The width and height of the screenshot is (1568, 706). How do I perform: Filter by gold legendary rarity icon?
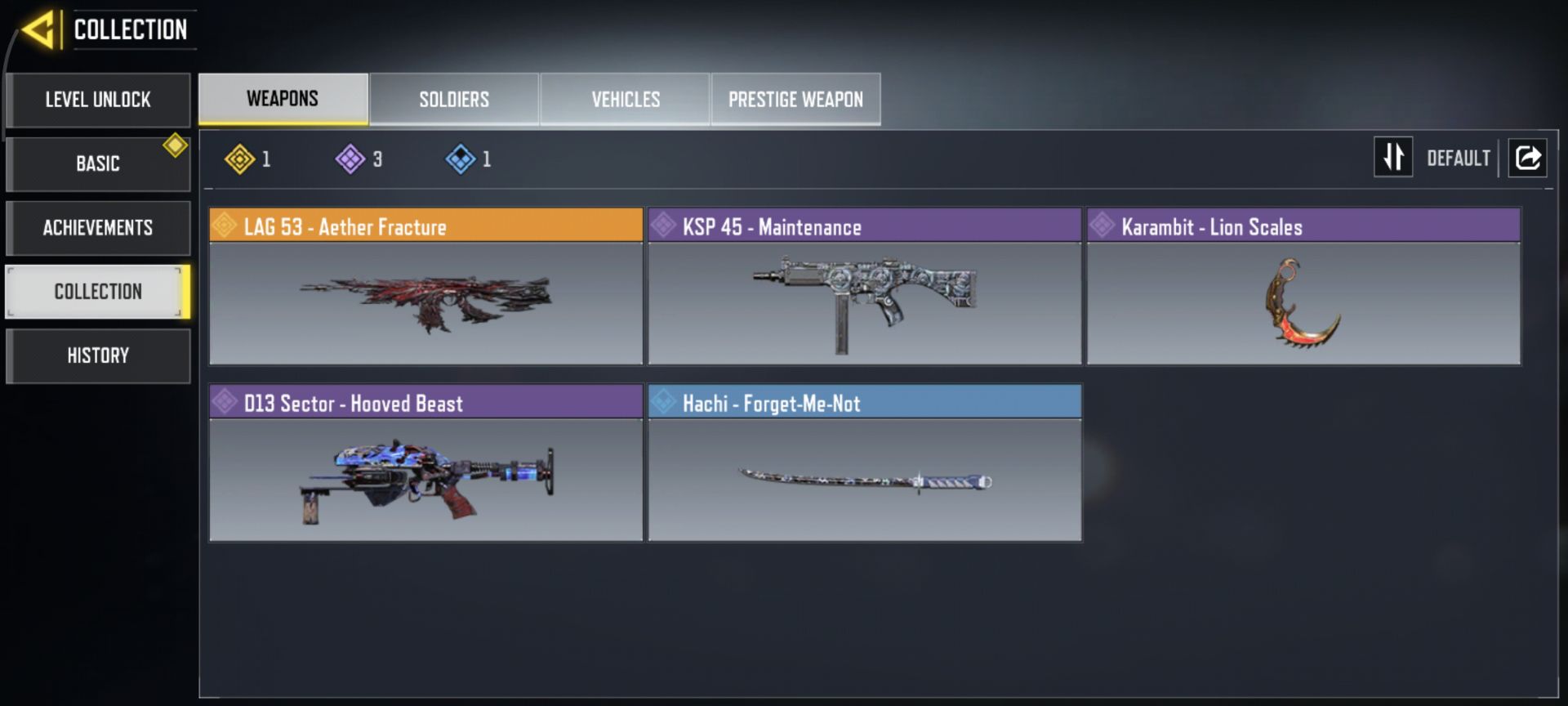[240, 159]
